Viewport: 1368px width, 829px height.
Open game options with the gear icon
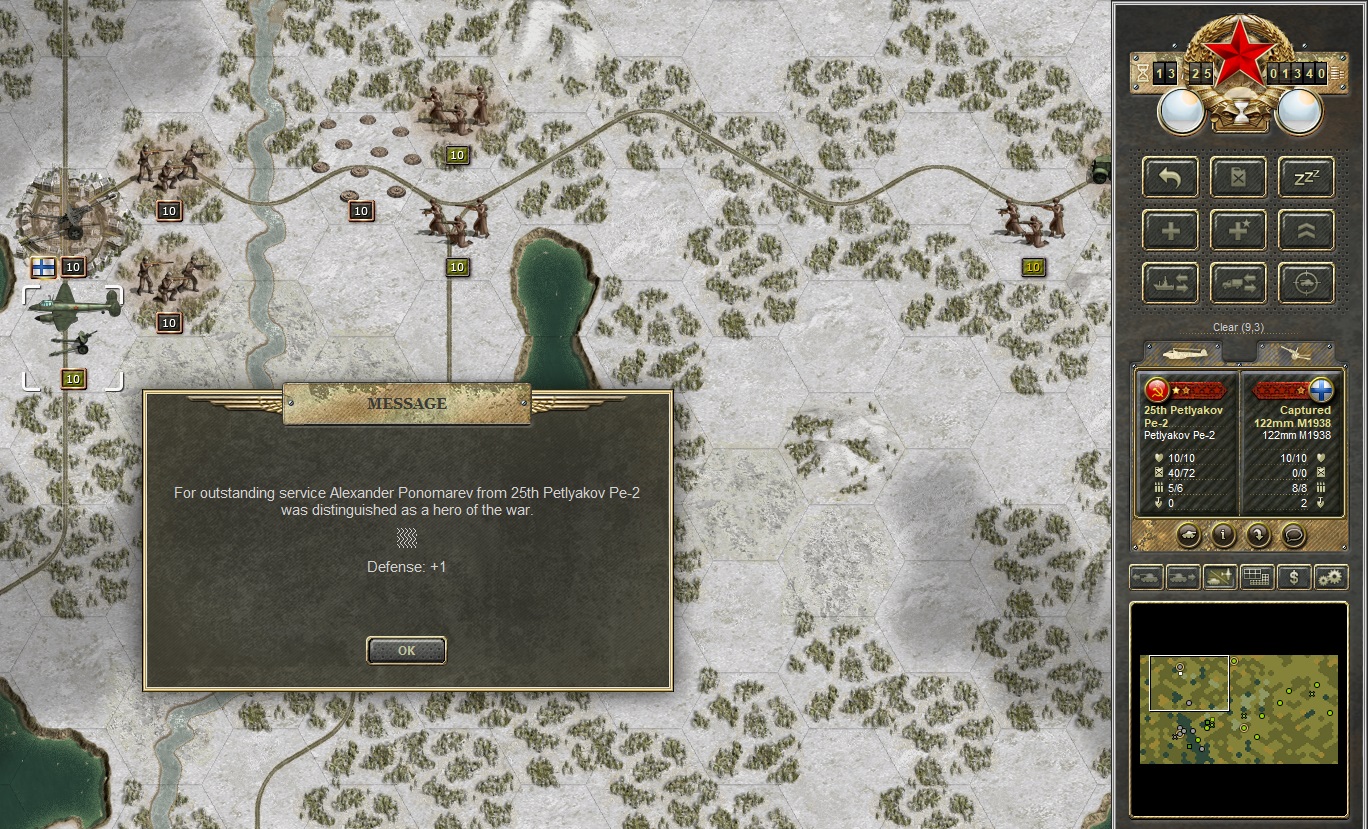(1330, 577)
